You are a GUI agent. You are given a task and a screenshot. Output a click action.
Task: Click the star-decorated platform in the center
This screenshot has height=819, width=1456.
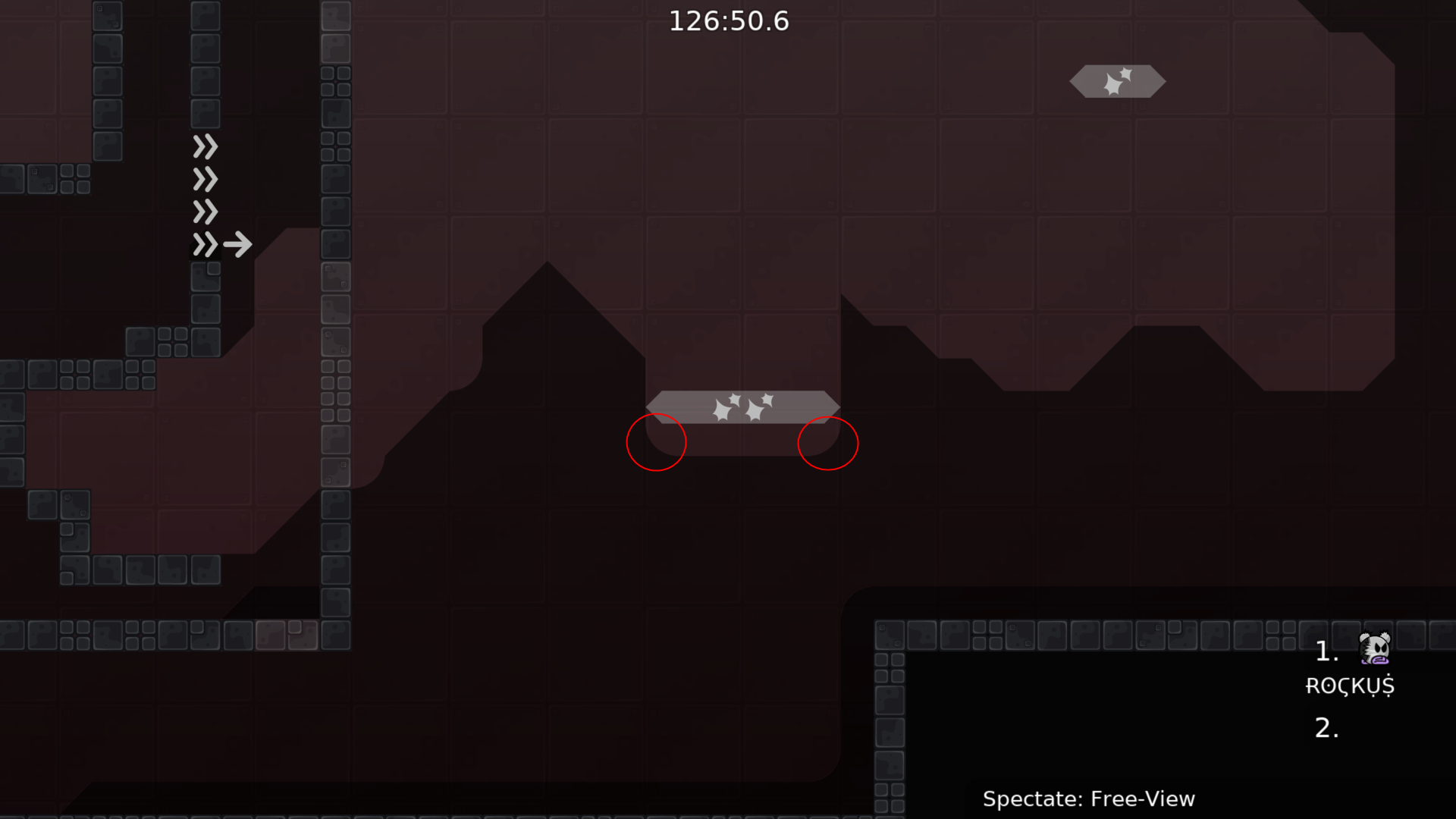(743, 406)
